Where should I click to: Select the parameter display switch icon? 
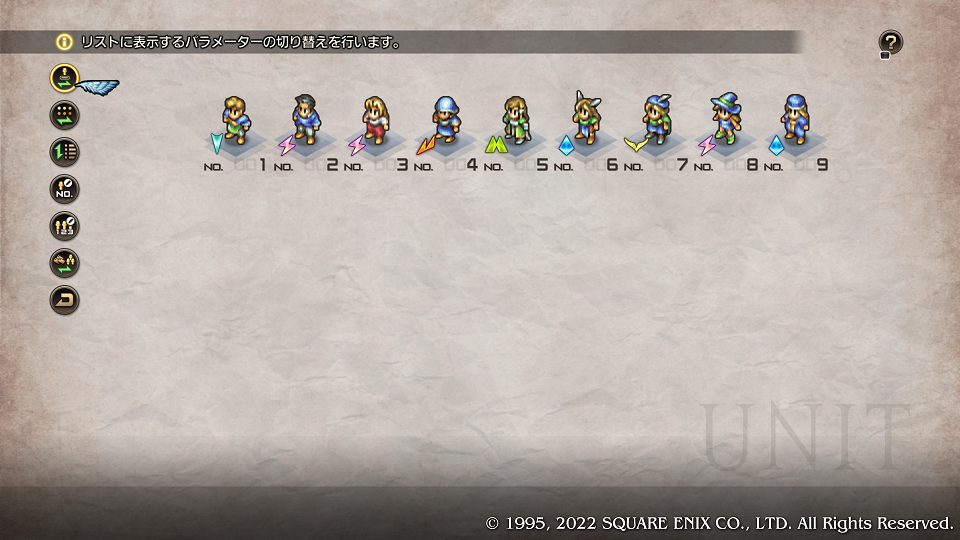pos(65,77)
